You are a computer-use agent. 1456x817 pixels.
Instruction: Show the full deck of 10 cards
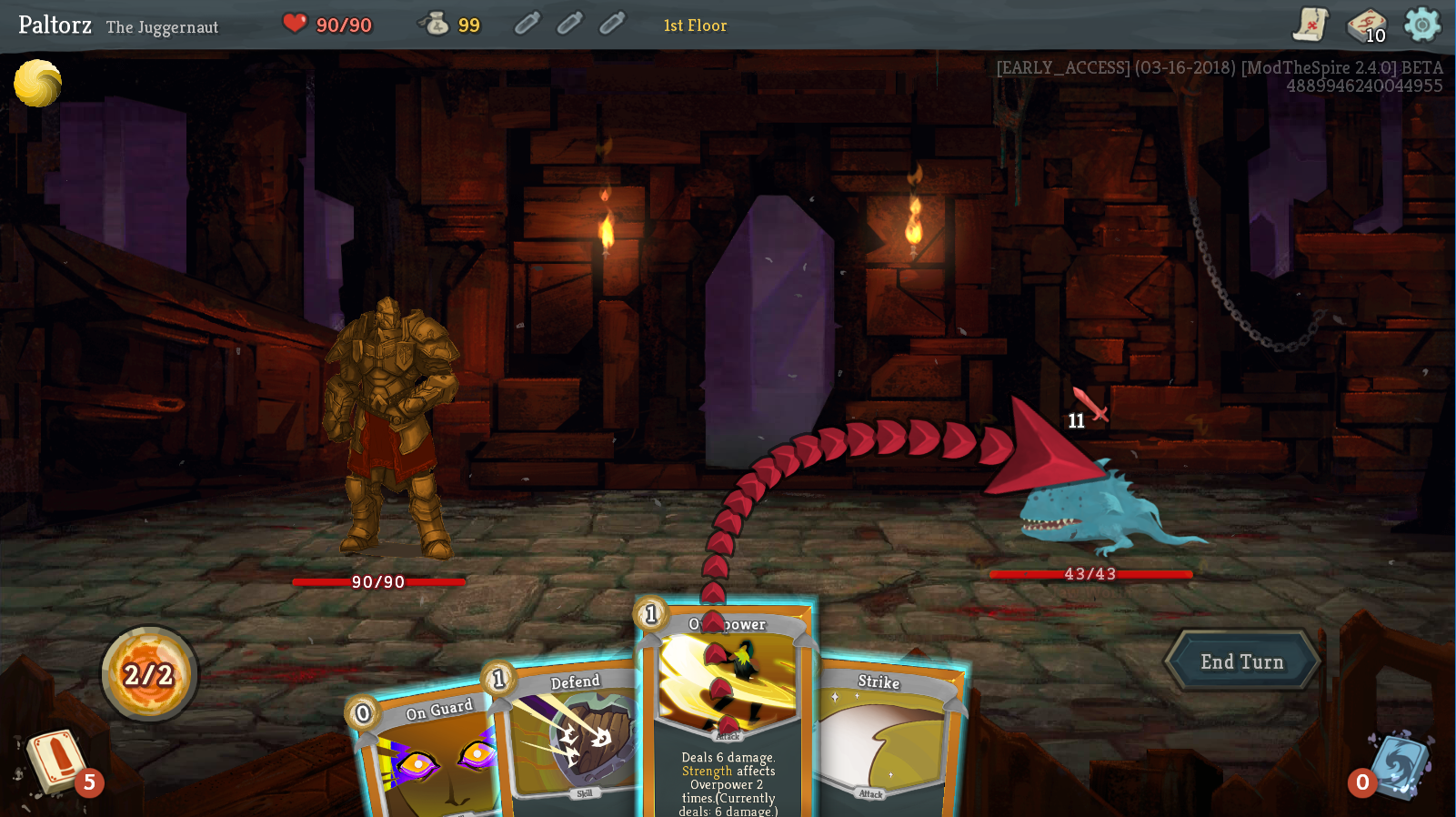point(1365,25)
